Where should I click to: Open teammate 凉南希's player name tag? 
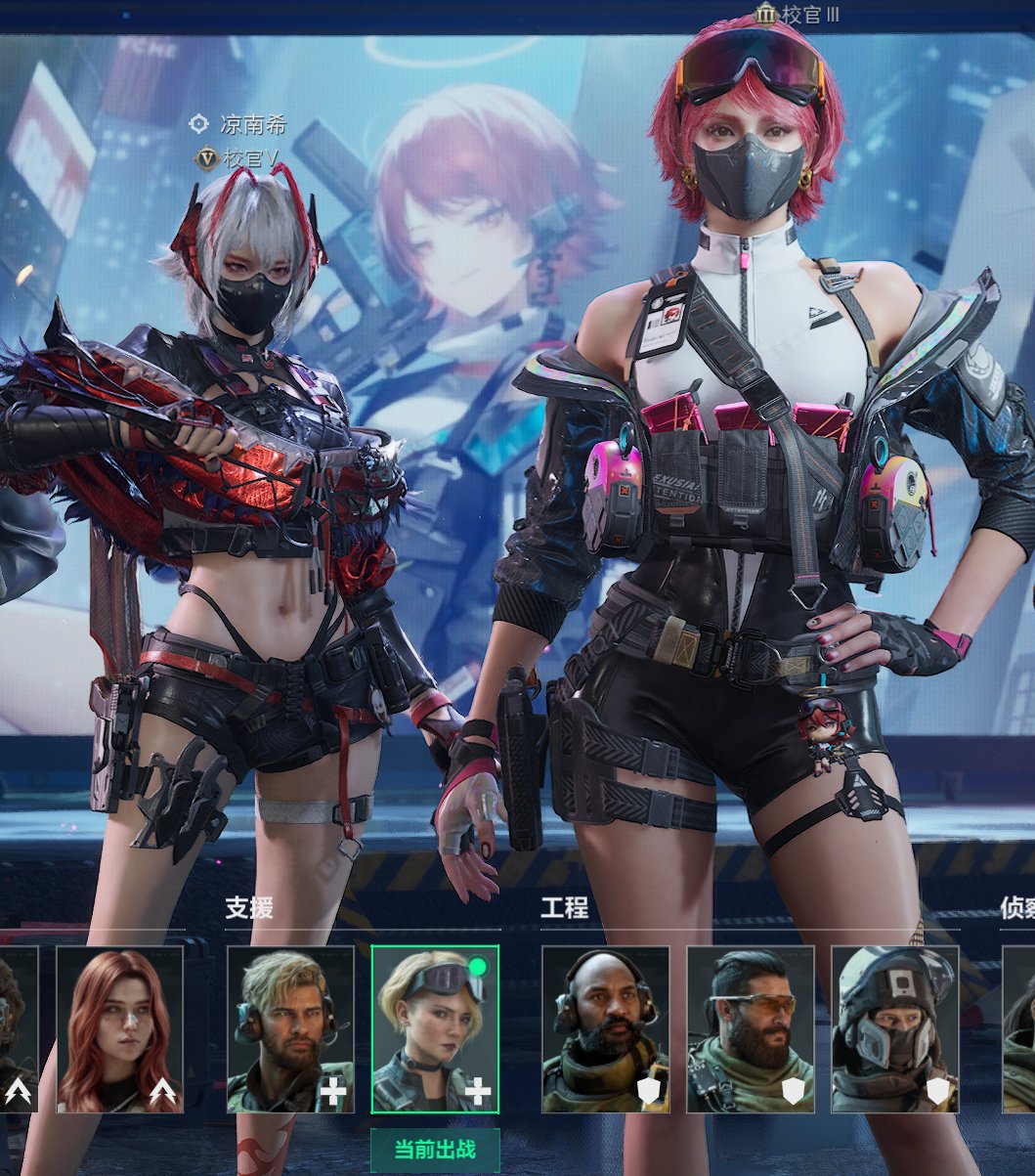[x=252, y=125]
